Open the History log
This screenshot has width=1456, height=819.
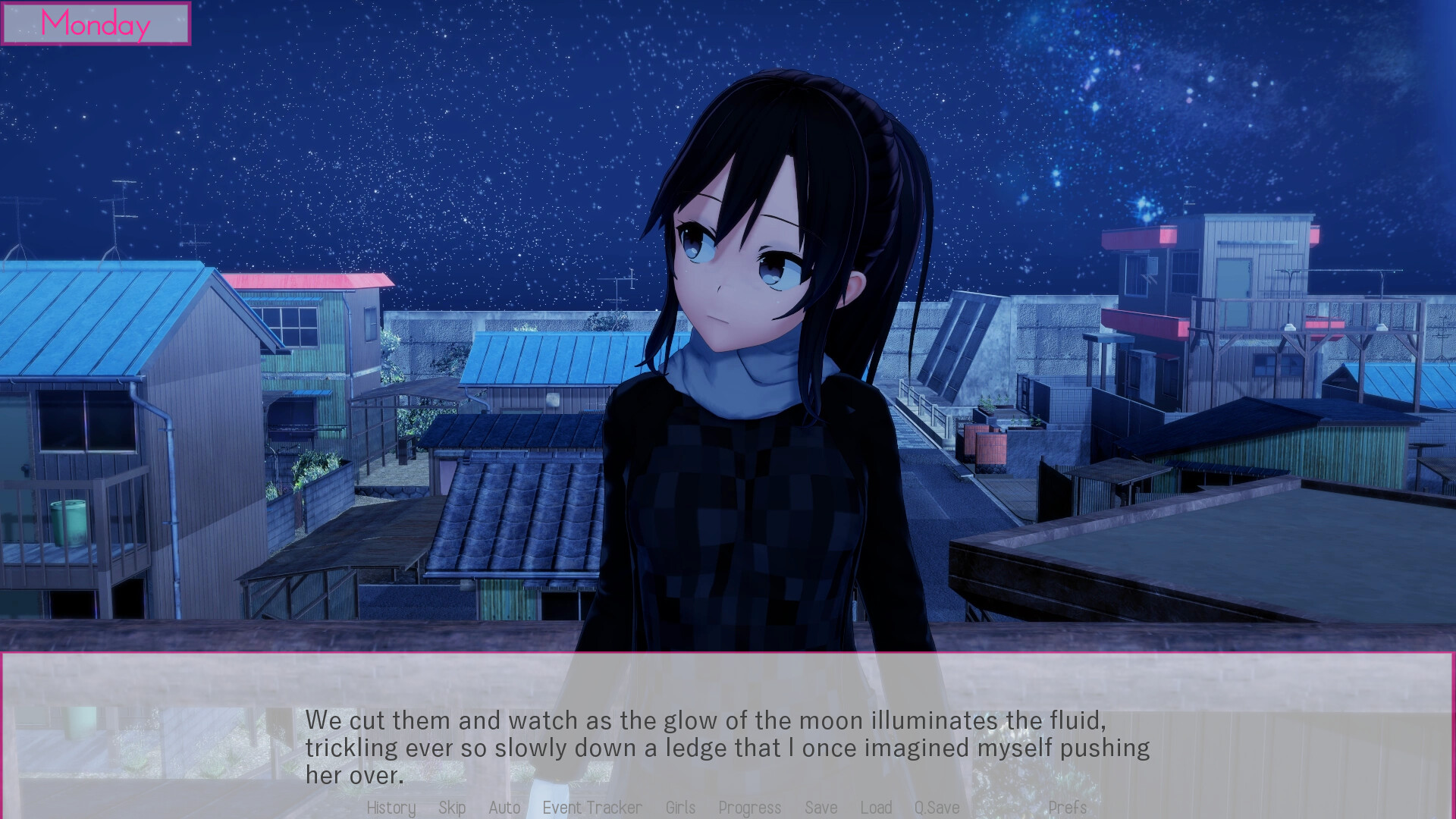click(391, 808)
